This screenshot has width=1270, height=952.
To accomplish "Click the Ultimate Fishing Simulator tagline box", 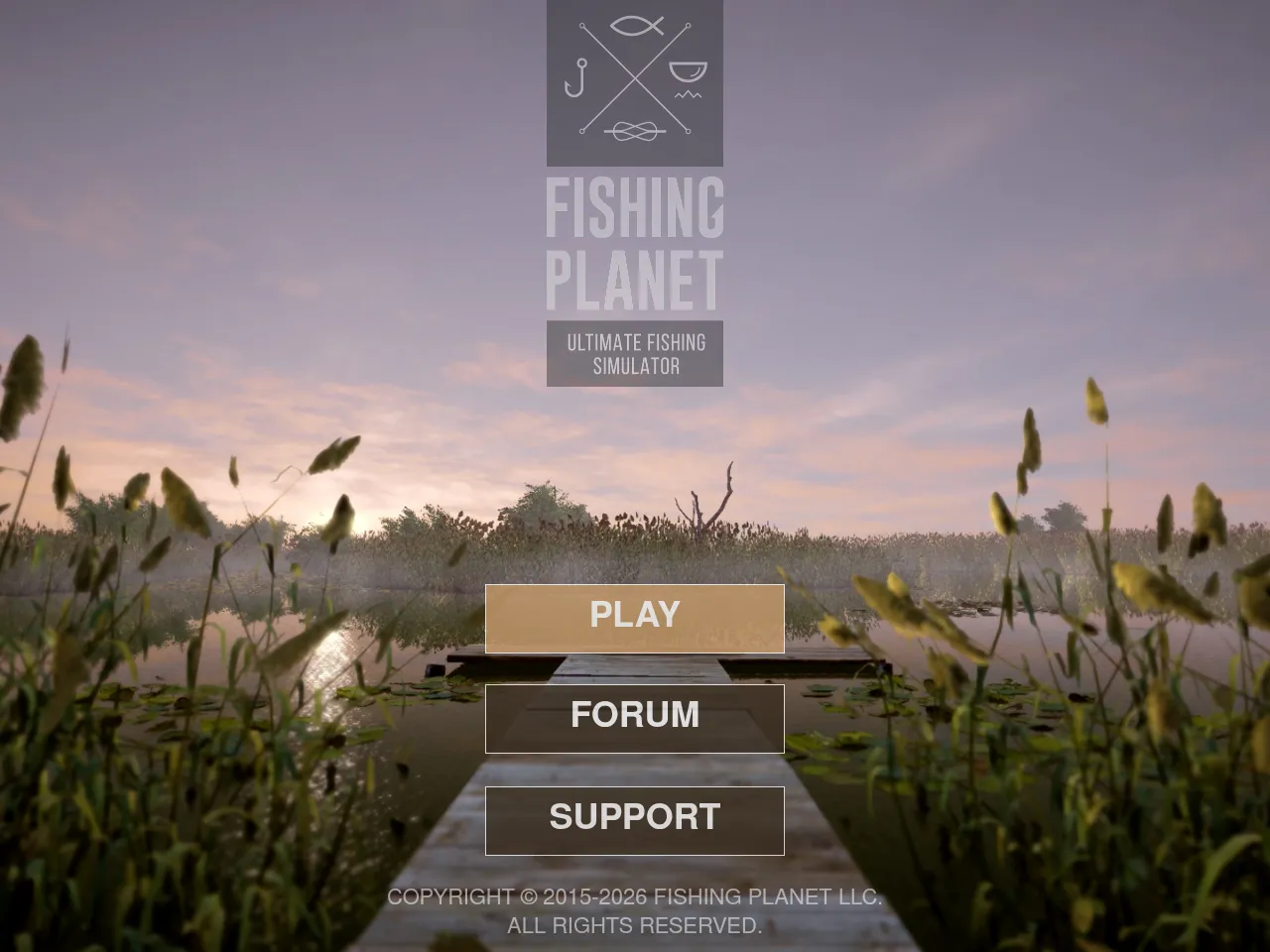I will pyautogui.click(x=635, y=353).
